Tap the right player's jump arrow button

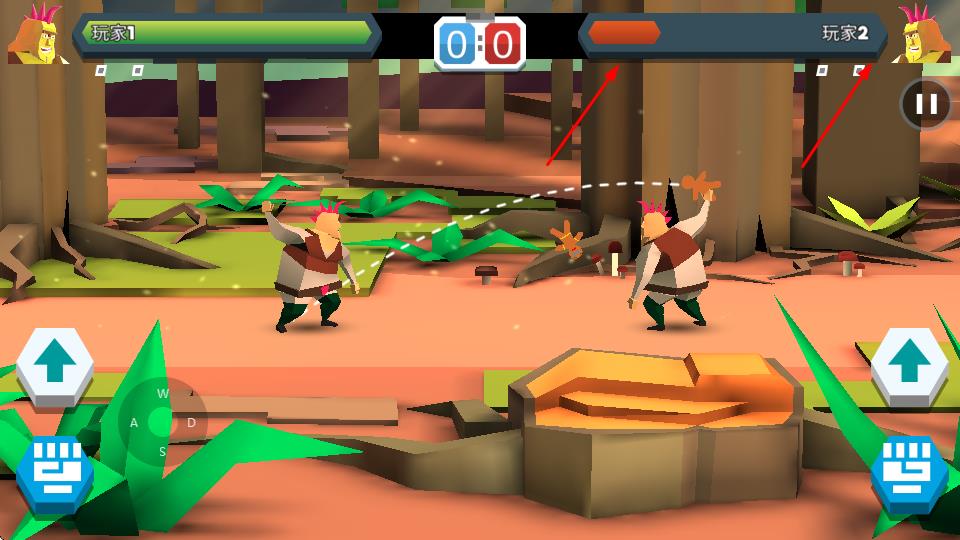pyautogui.click(x=909, y=366)
